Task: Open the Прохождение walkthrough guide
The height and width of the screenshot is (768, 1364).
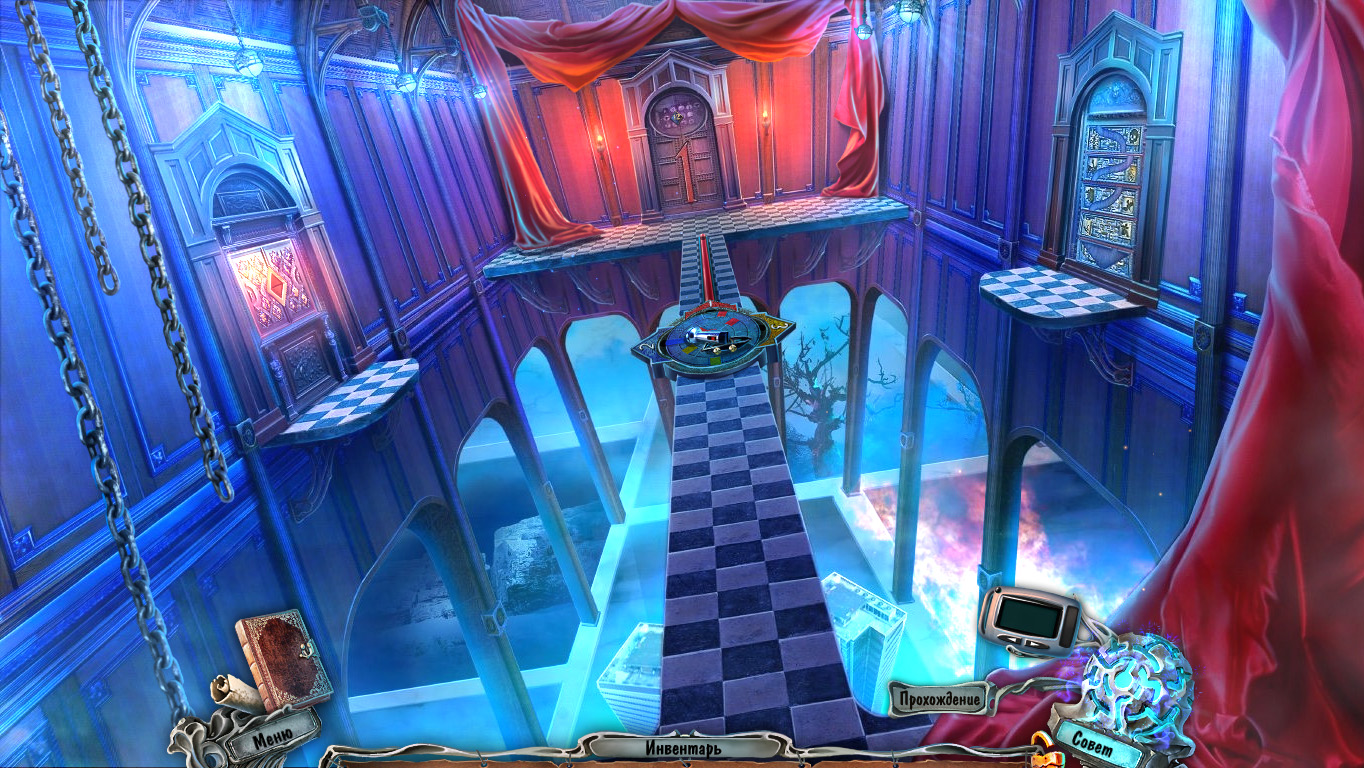Action: [x=935, y=698]
